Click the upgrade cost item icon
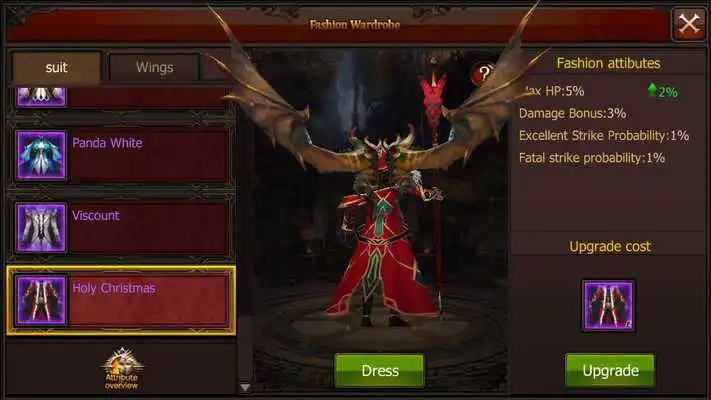Viewport: 711px width, 400px height. pos(608,305)
